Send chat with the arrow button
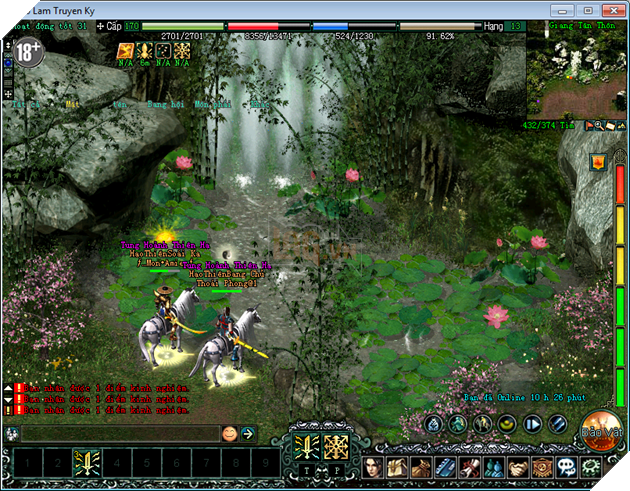This screenshot has height=491, width=630. [x=247, y=434]
